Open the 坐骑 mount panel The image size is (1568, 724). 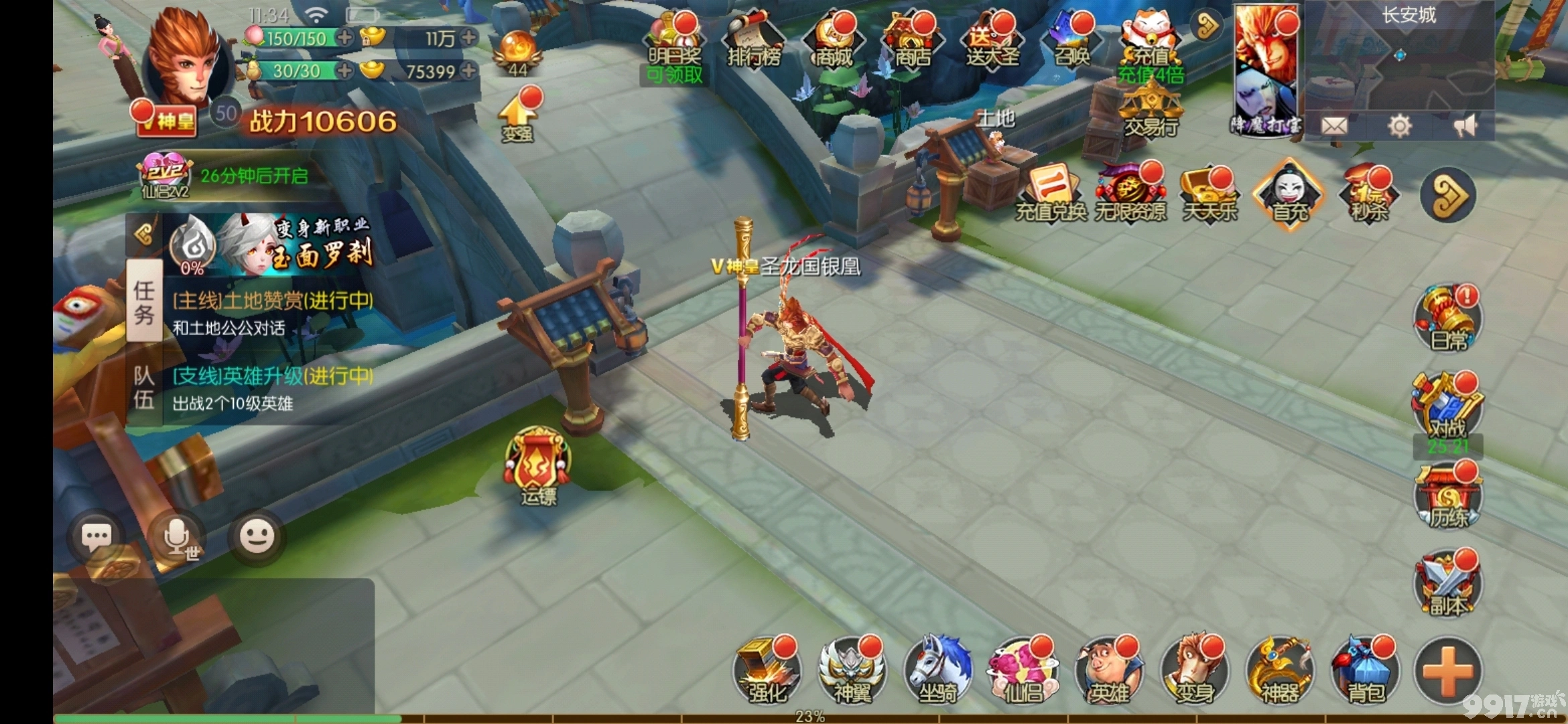(x=937, y=670)
